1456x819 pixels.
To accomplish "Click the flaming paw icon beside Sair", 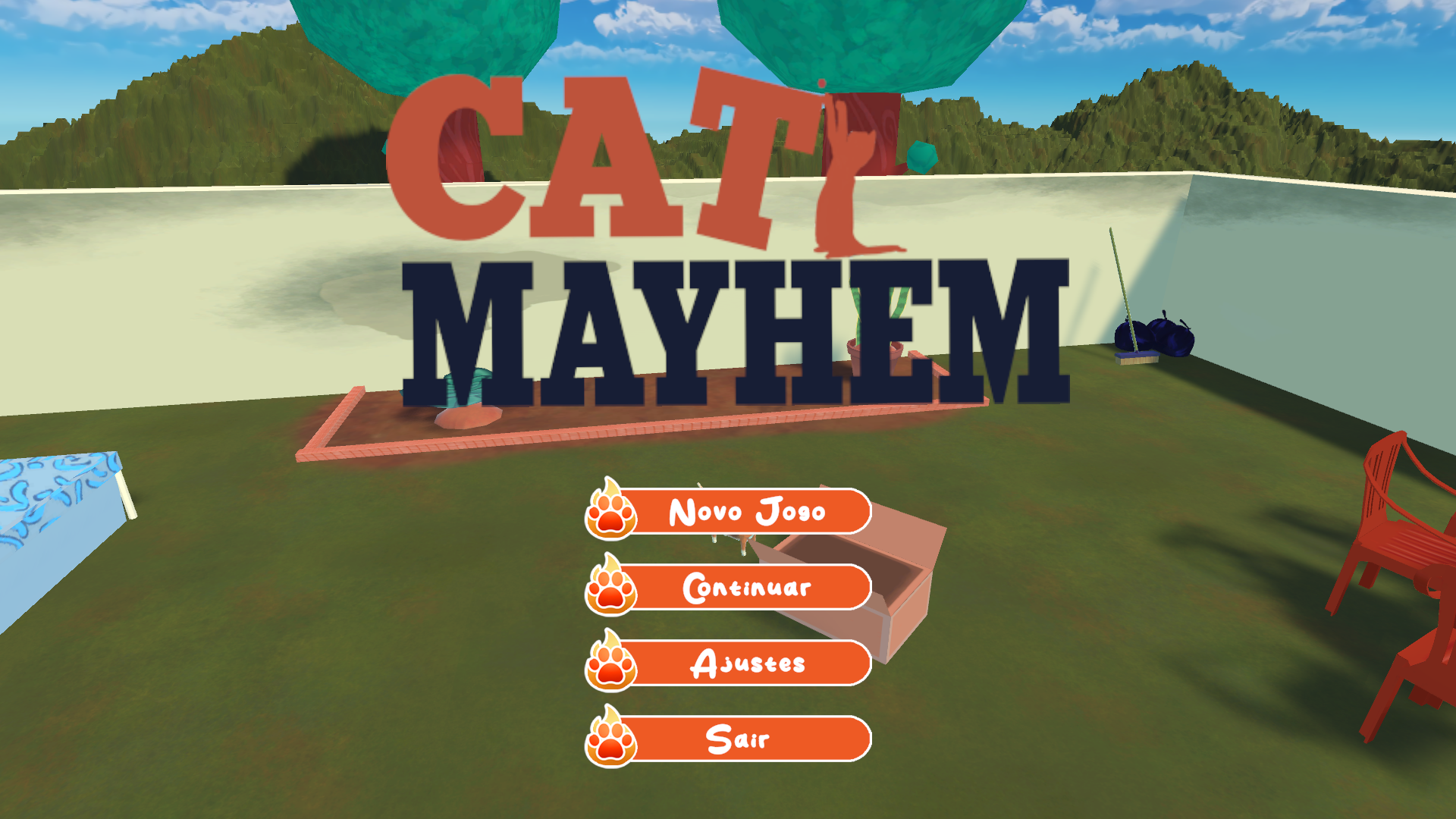I will (609, 739).
